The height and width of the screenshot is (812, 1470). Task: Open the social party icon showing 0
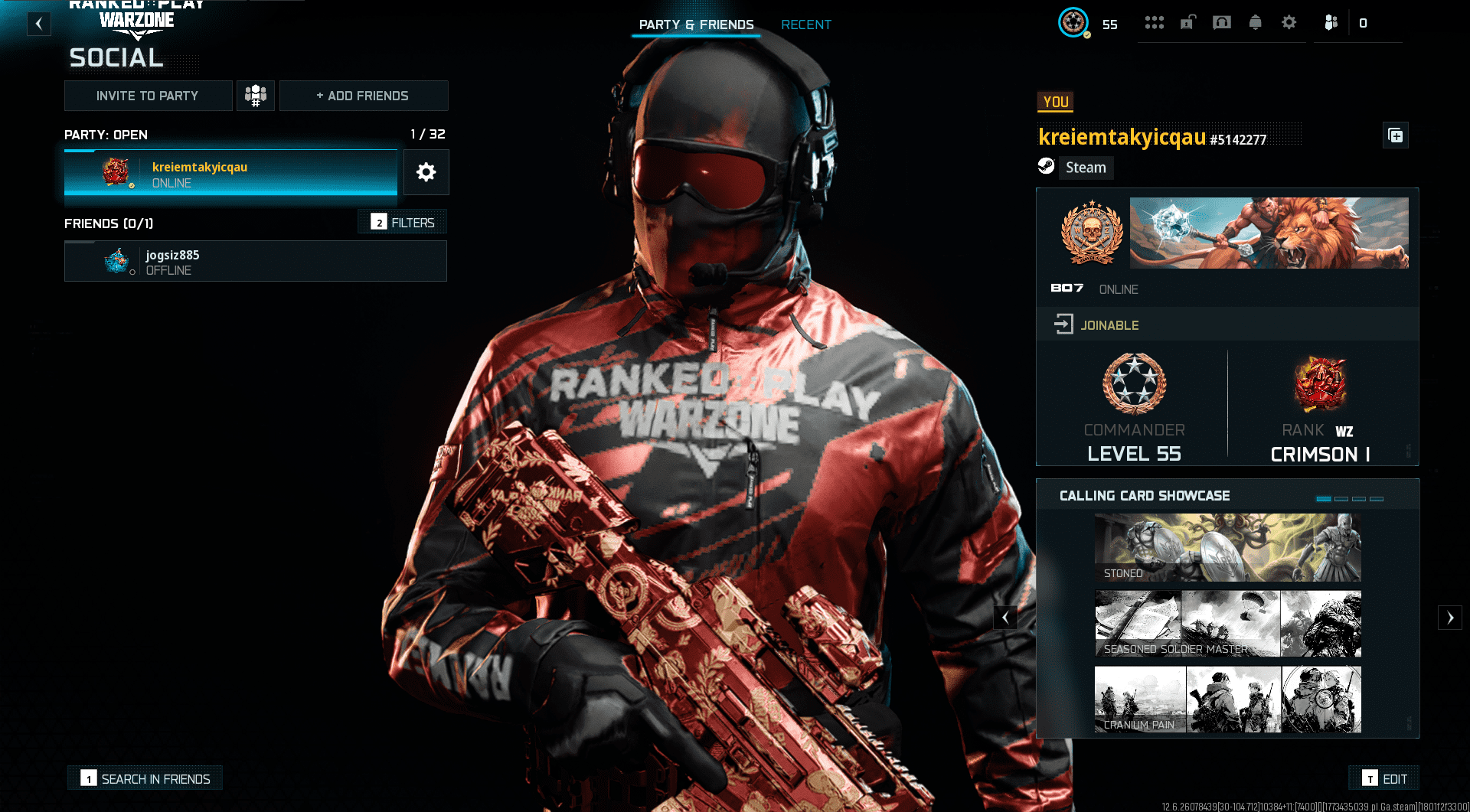(x=1333, y=23)
